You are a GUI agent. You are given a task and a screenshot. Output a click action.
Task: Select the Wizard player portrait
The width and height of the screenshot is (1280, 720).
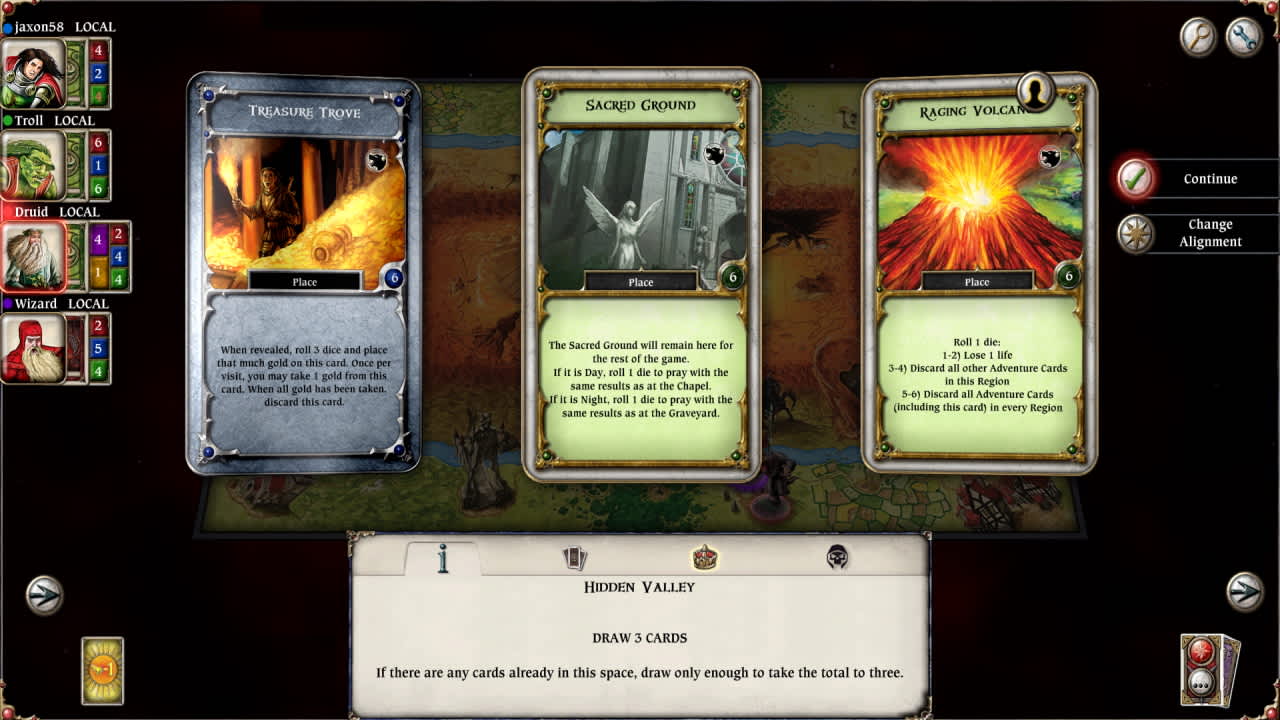[35, 349]
